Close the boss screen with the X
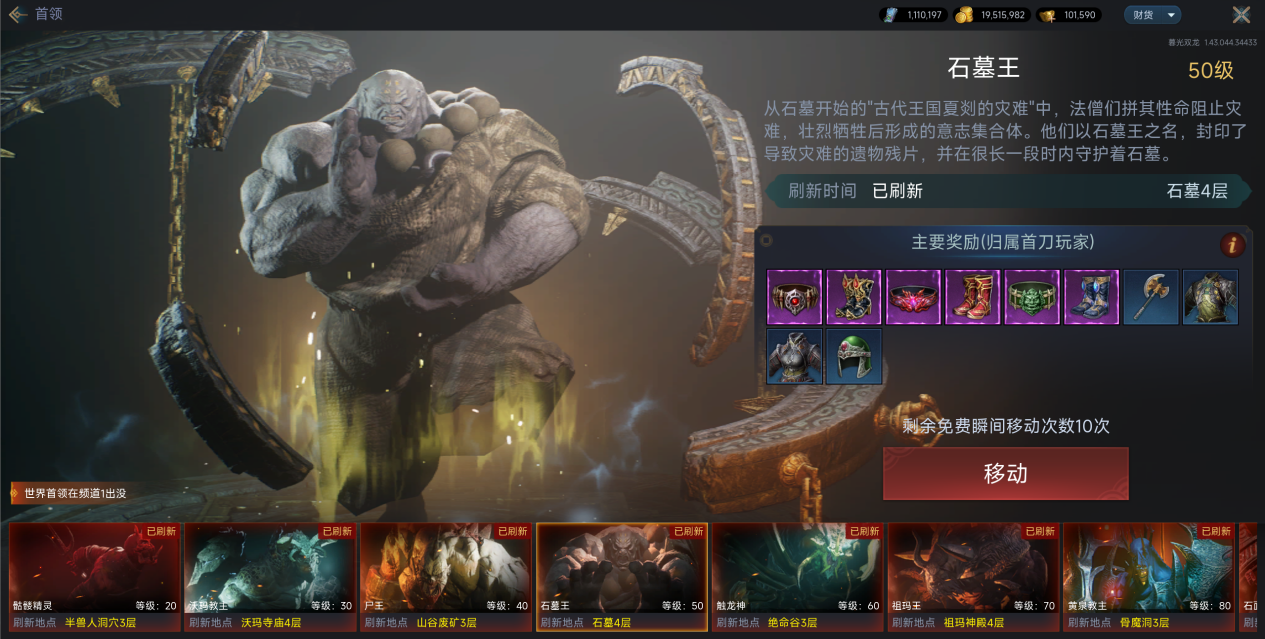The width and height of the screenshot is (1265, 639). pos(1241,15)
